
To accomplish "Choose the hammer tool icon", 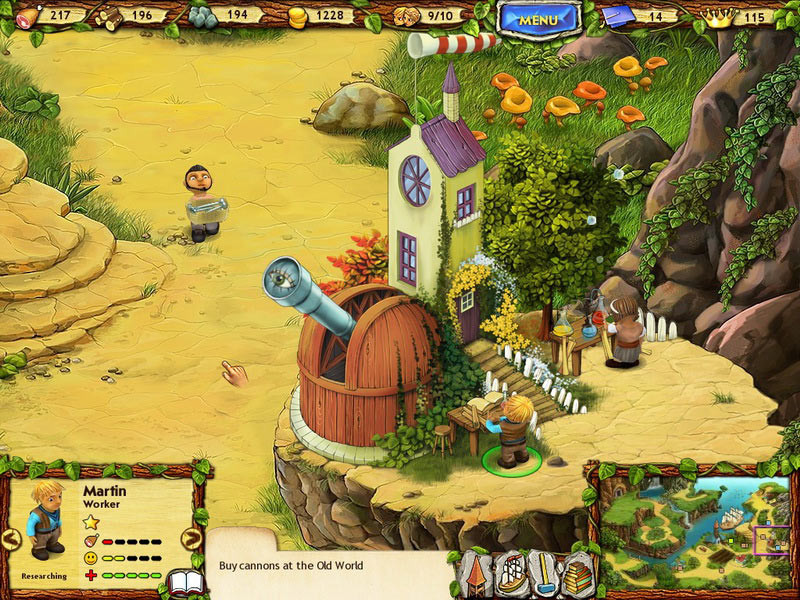I will pyautogui.click(x=545, y=576).
